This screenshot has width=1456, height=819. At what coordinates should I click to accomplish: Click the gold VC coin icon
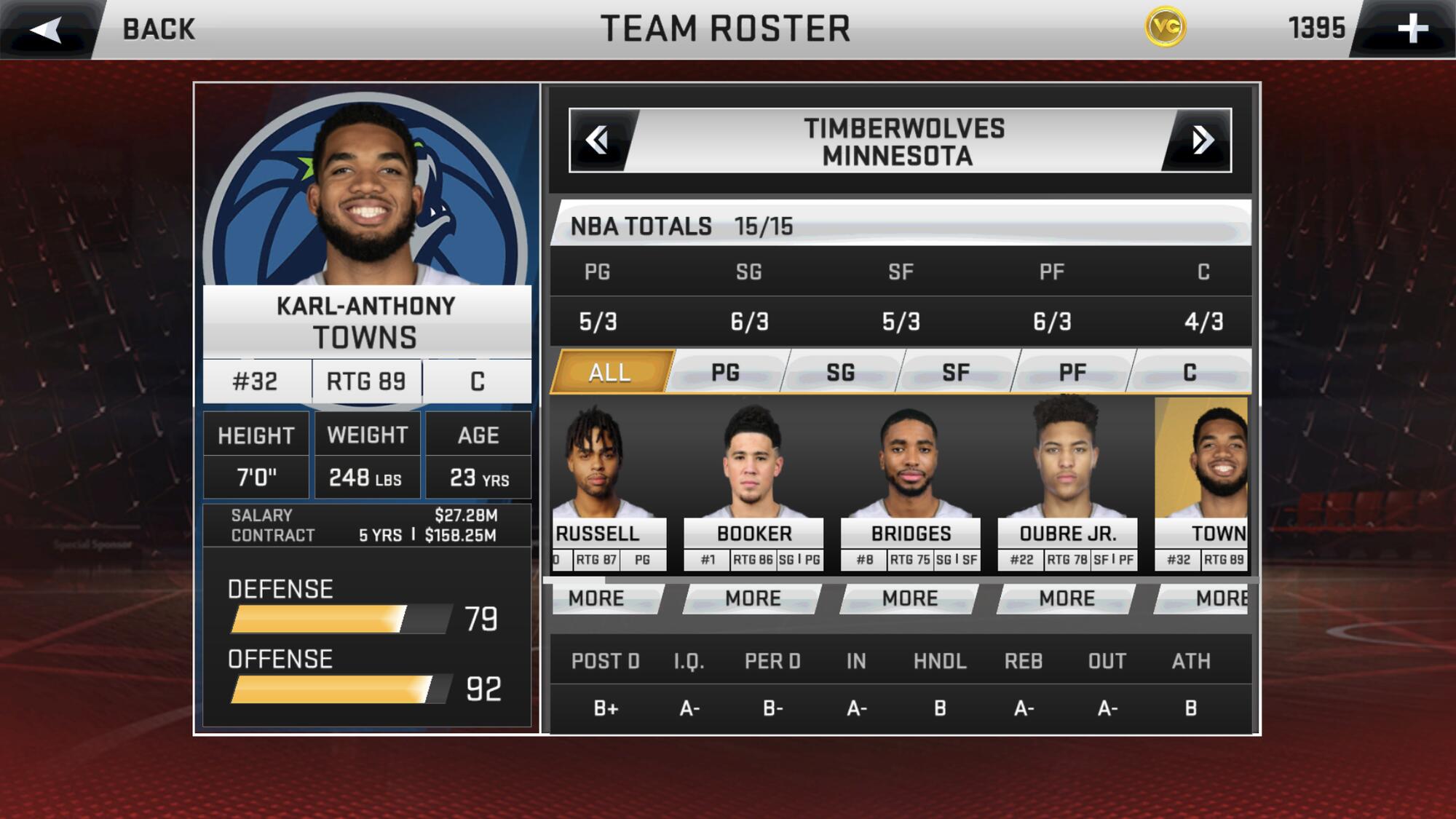click(x=1166, y=28)
